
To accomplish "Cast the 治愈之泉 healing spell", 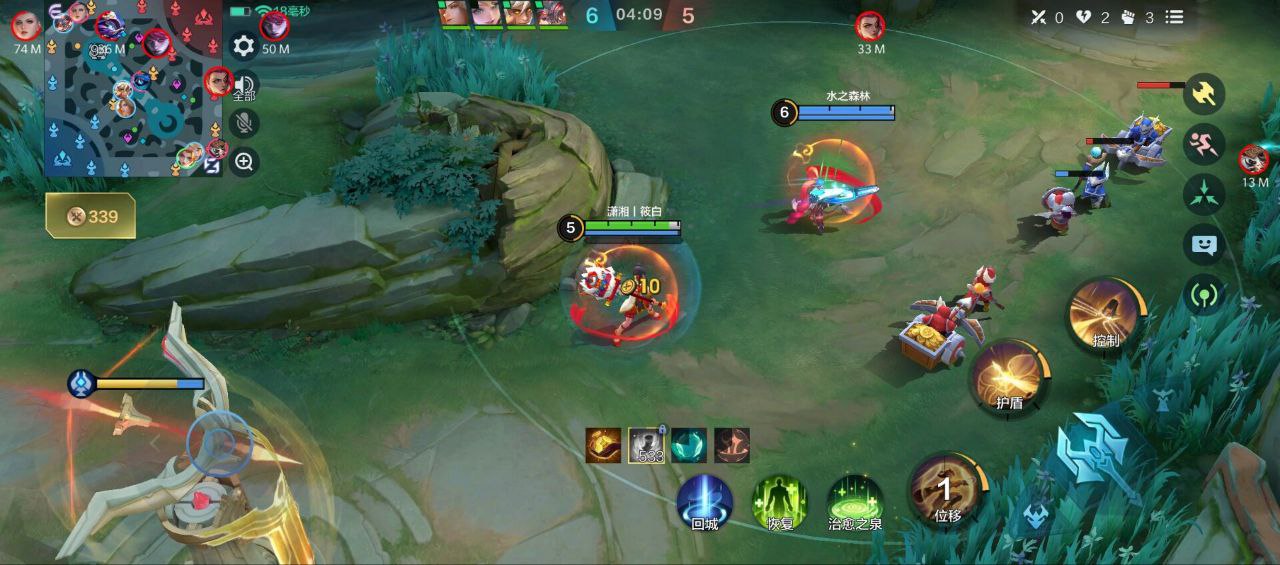I will coord(855,500).
